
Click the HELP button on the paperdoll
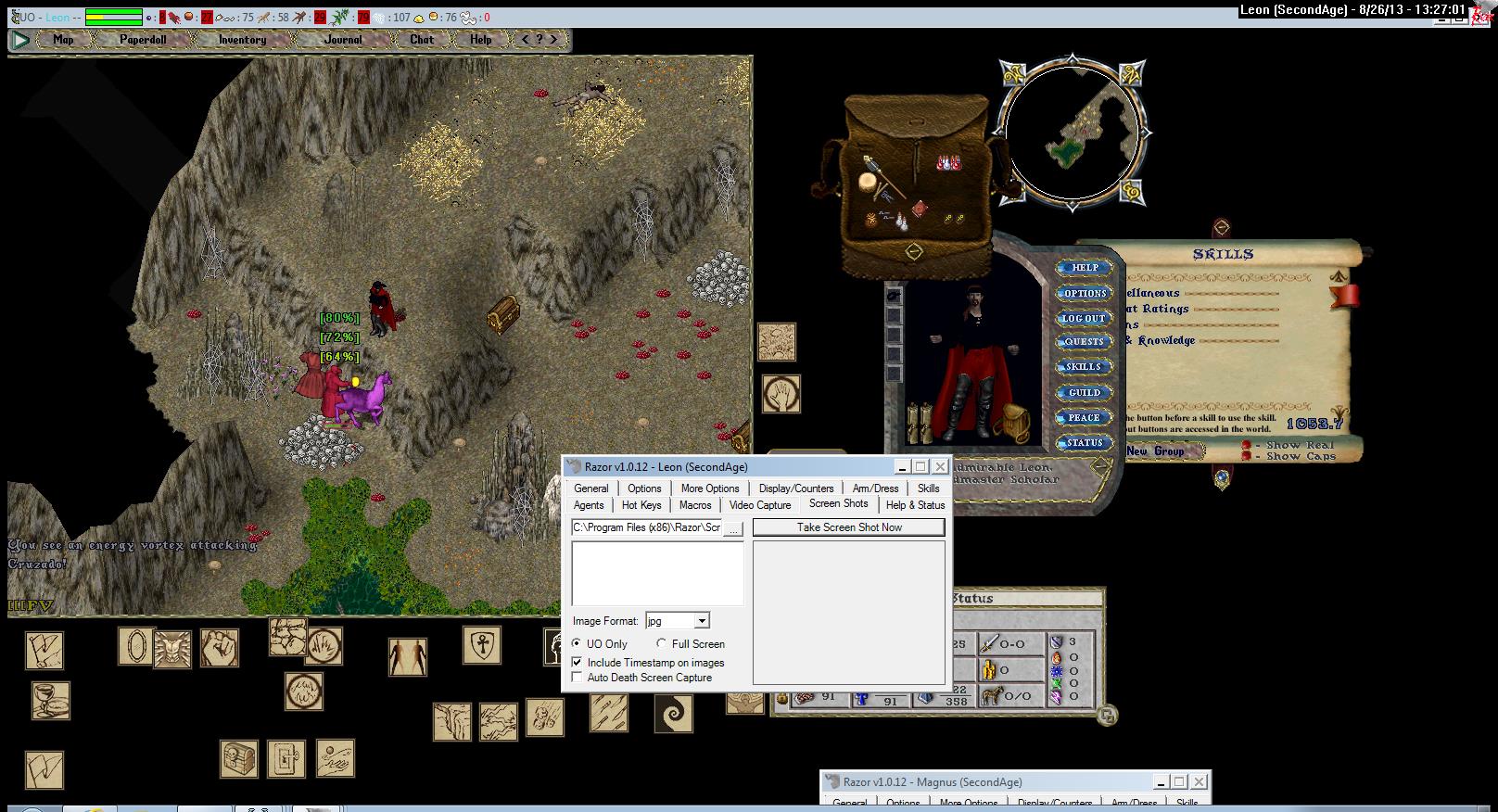coord(1085,268)
